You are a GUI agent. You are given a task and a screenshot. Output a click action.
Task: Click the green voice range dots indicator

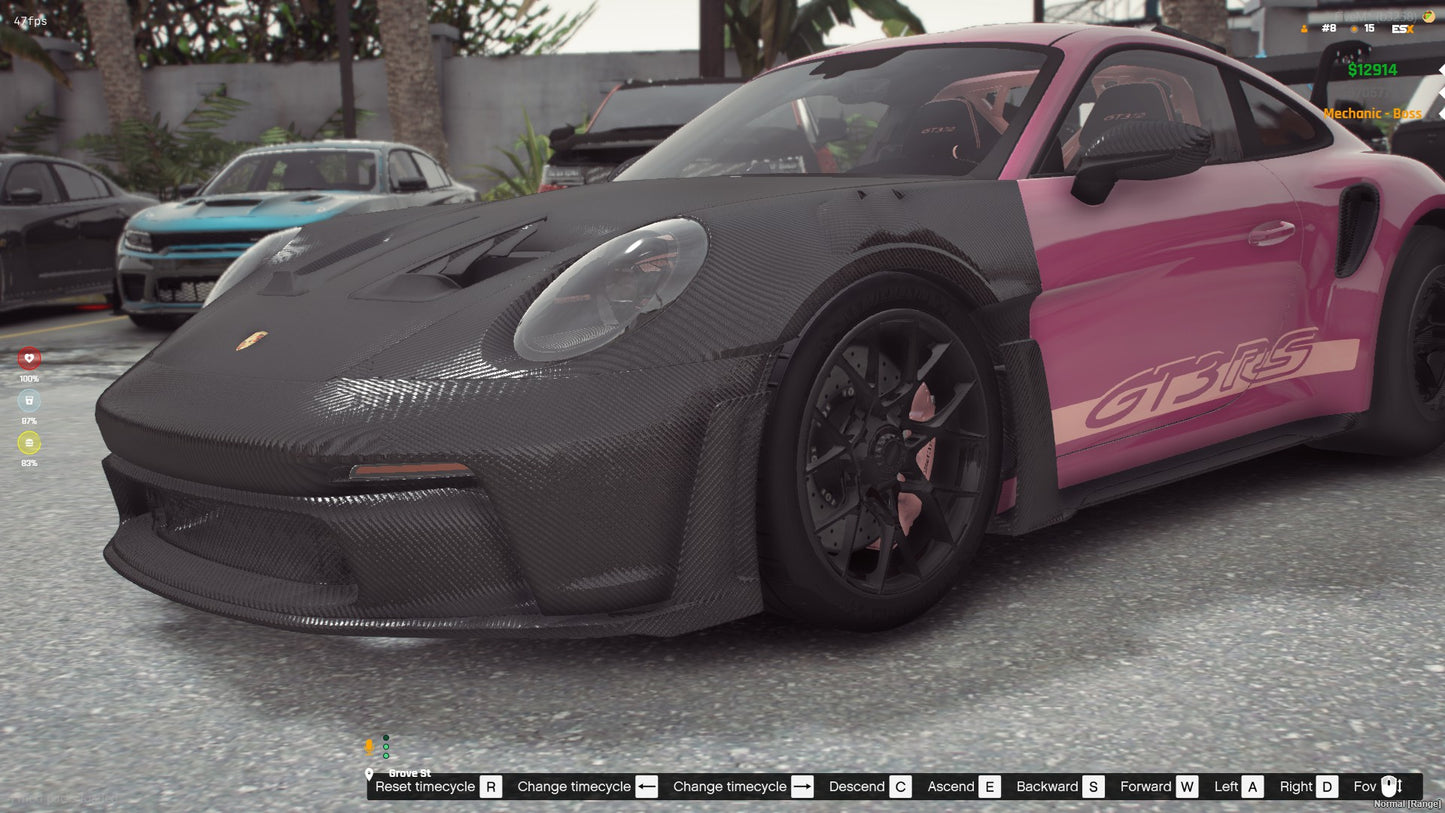[386, 746]
